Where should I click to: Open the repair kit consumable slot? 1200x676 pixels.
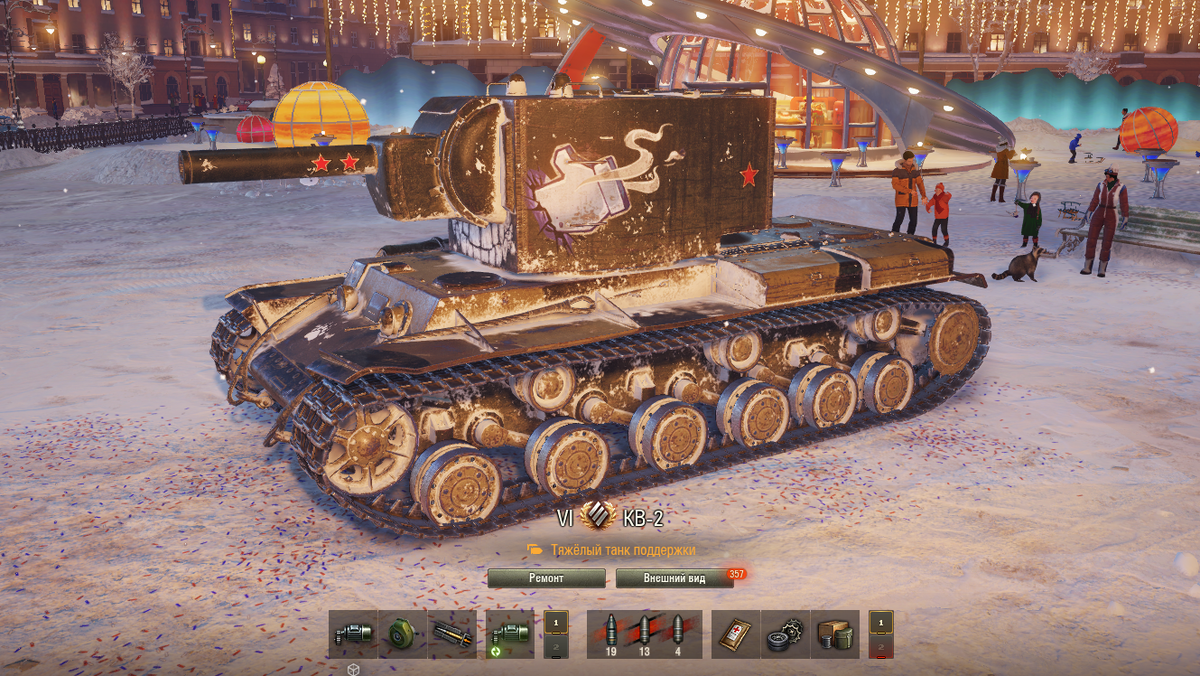pyautogui.click(x=785, y=634)
